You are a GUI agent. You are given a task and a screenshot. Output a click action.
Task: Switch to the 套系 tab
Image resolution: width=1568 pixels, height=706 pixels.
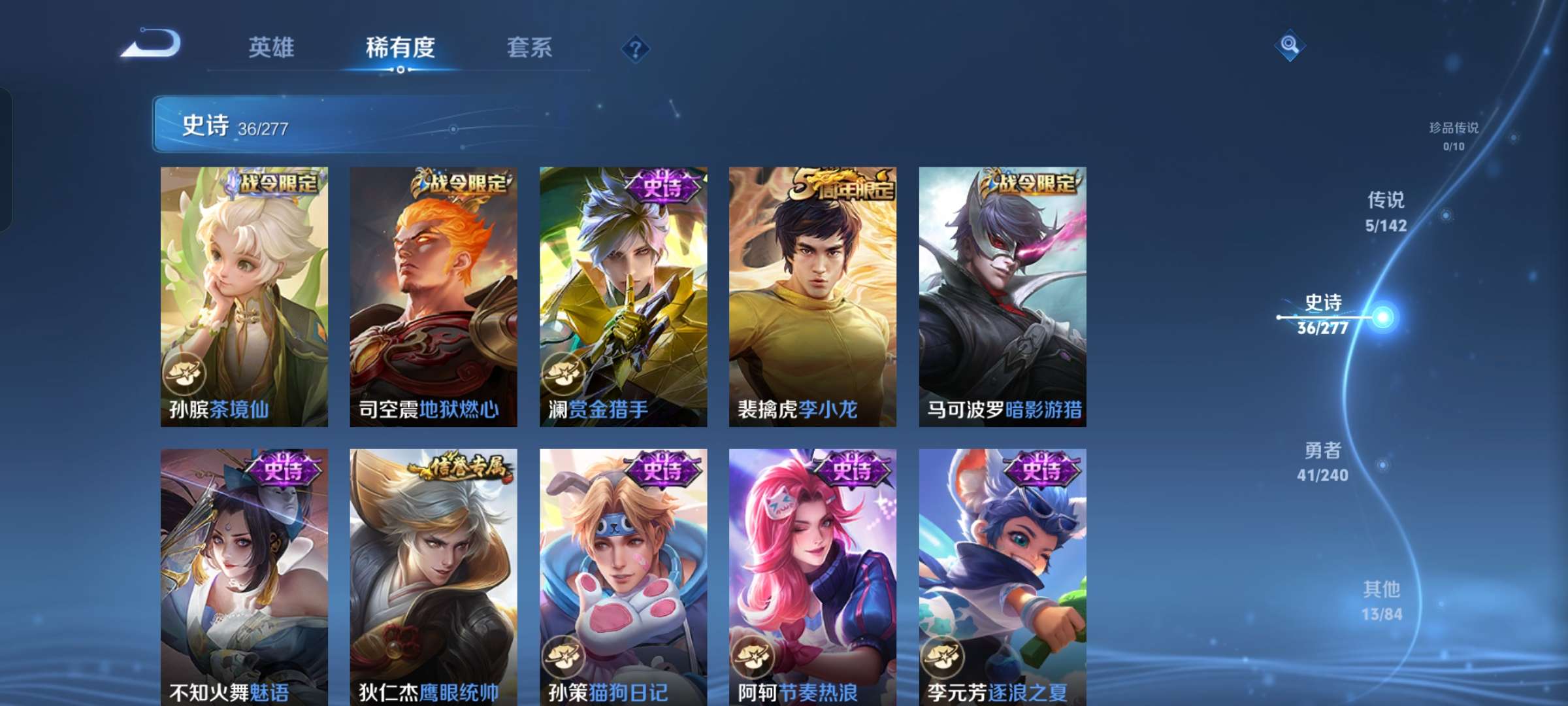coord(531,48)
